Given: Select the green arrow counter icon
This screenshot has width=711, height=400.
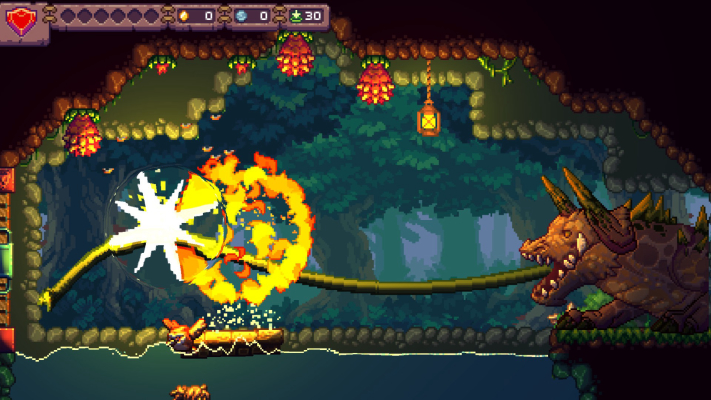Looking at the screenshot, I should (295, 16).
